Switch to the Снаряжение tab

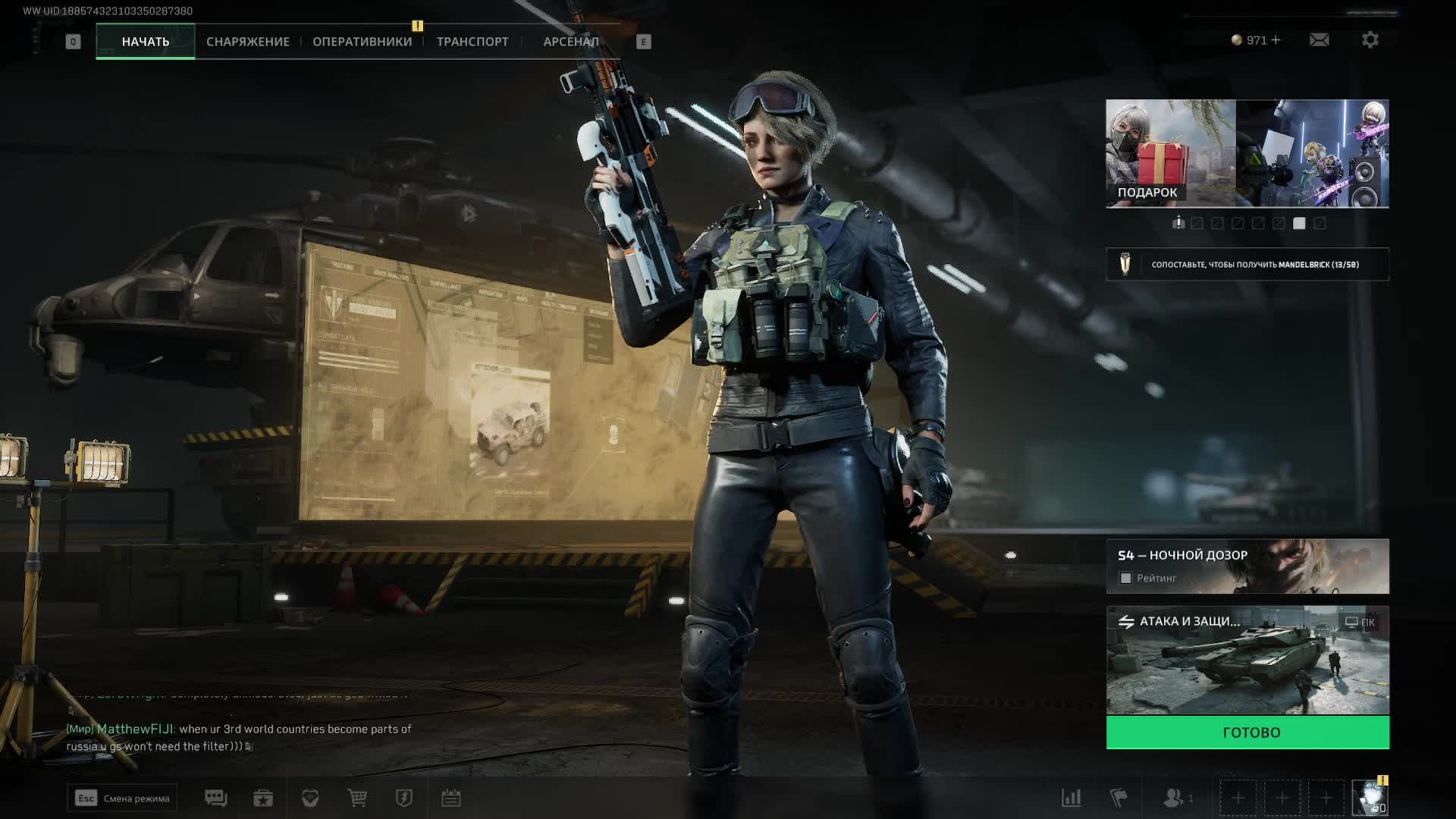point(248,42)
